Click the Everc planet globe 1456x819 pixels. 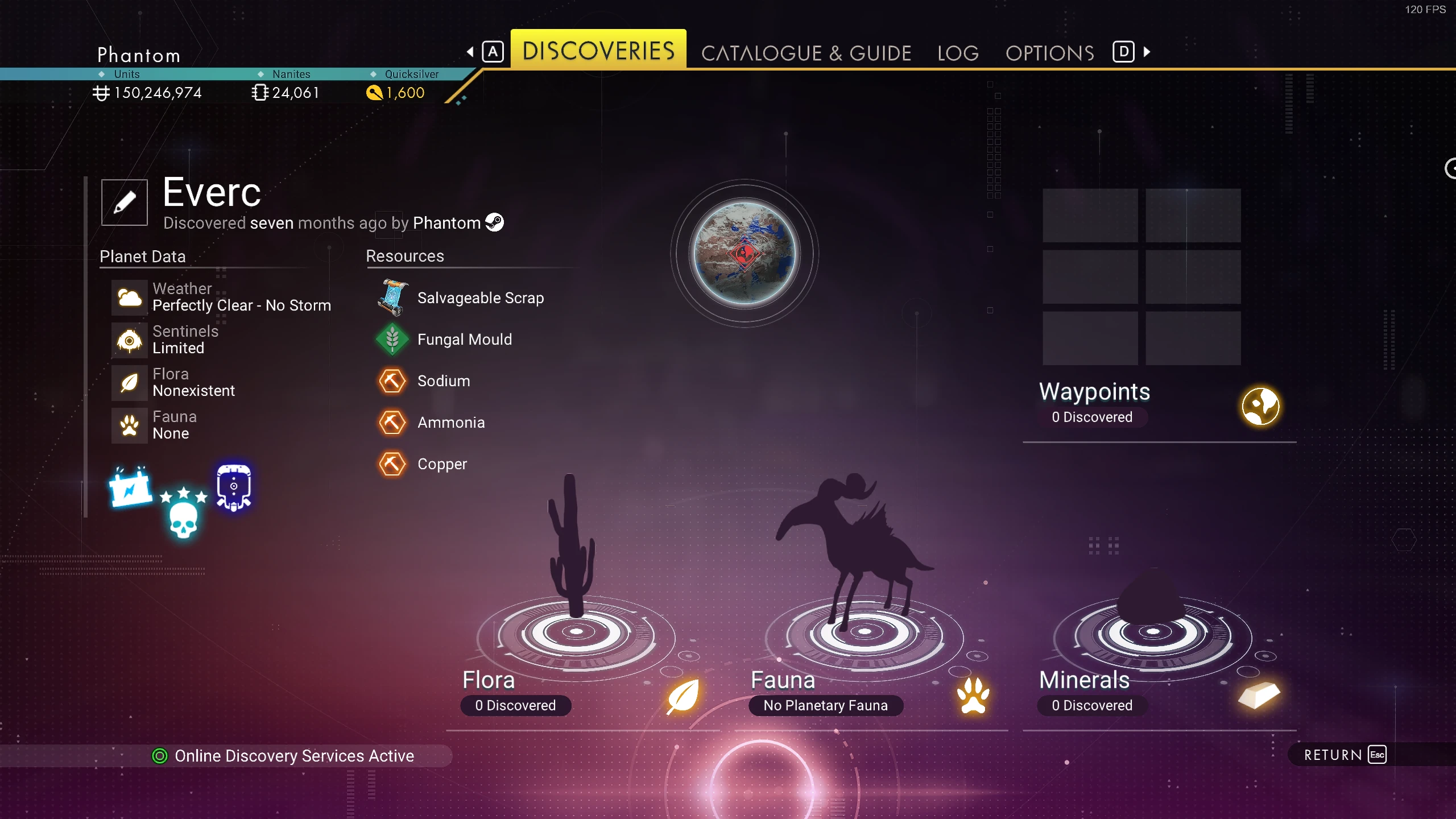[744, 253]
